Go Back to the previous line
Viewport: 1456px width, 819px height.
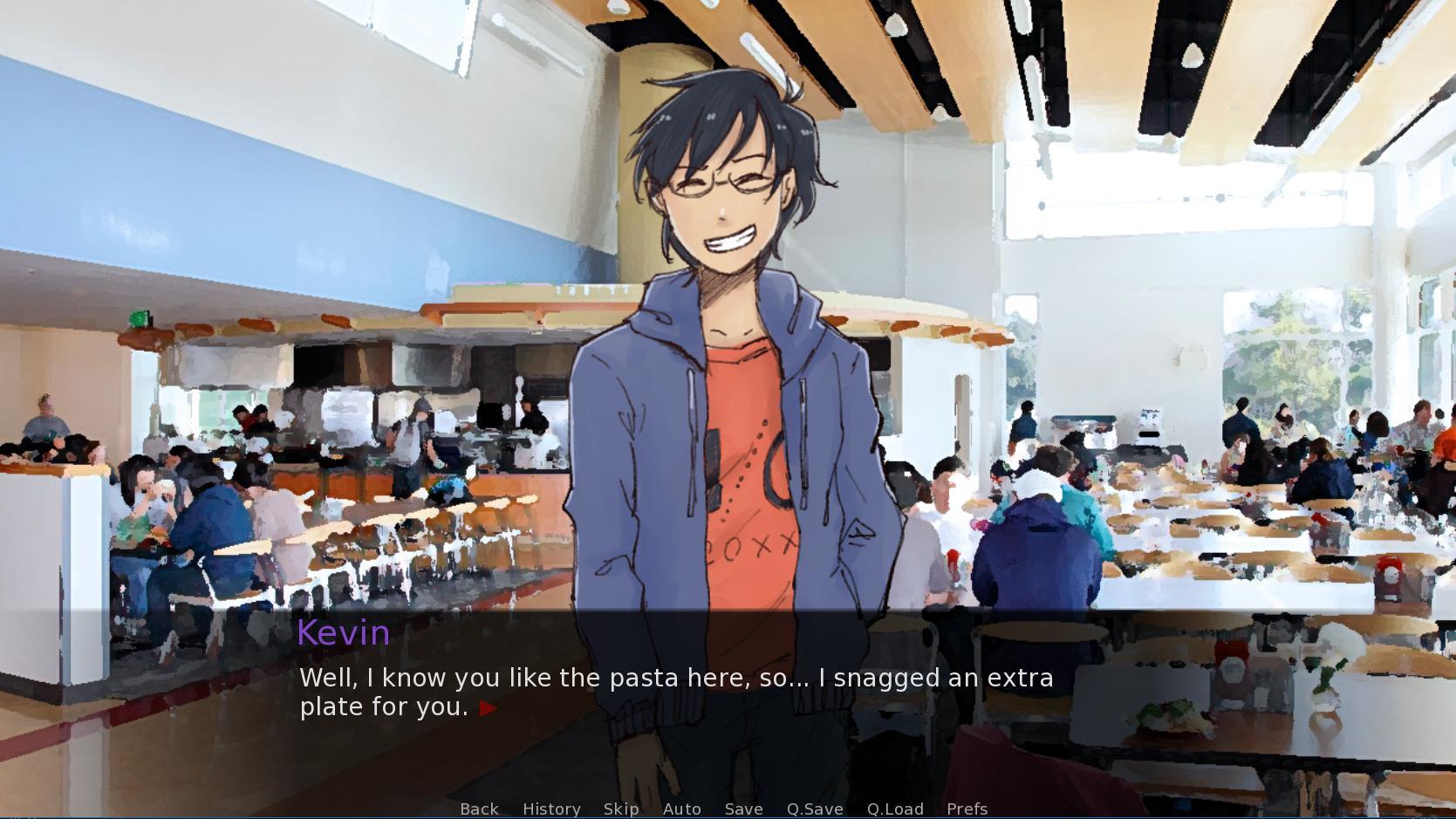(x=479, y=809)
